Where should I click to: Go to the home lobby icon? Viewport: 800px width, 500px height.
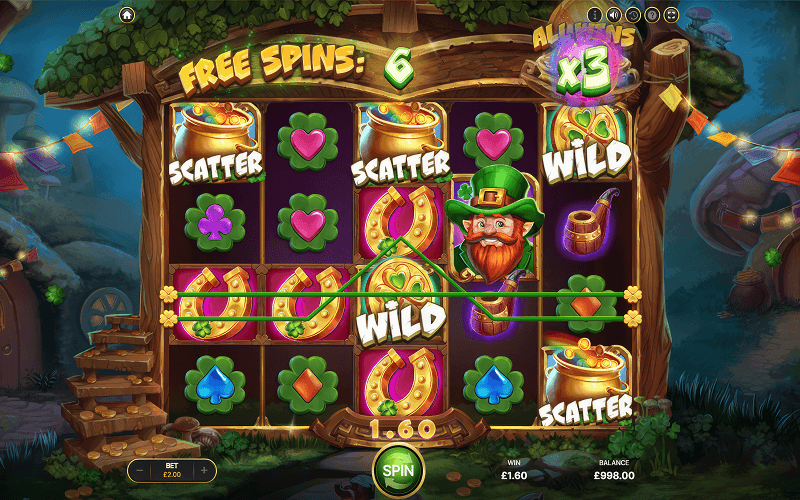(126, 15)
